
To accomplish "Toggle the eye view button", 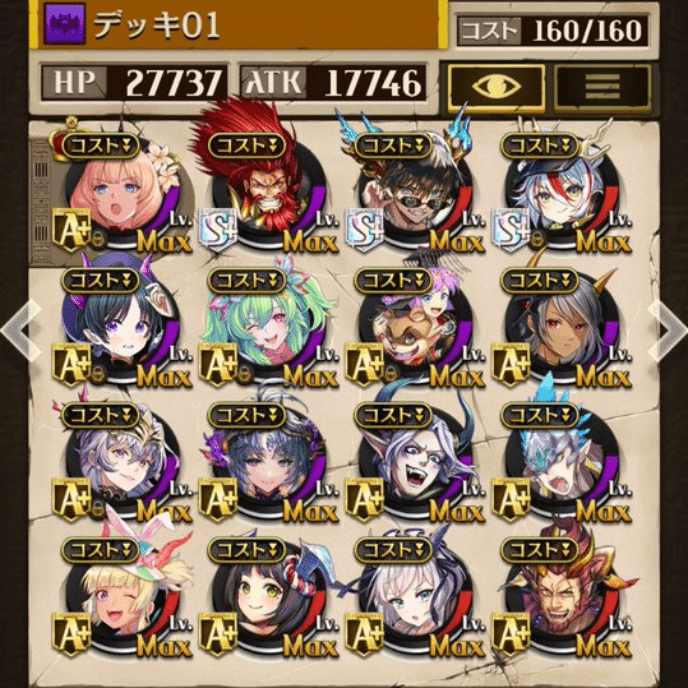I will click(x=495, y=86).
